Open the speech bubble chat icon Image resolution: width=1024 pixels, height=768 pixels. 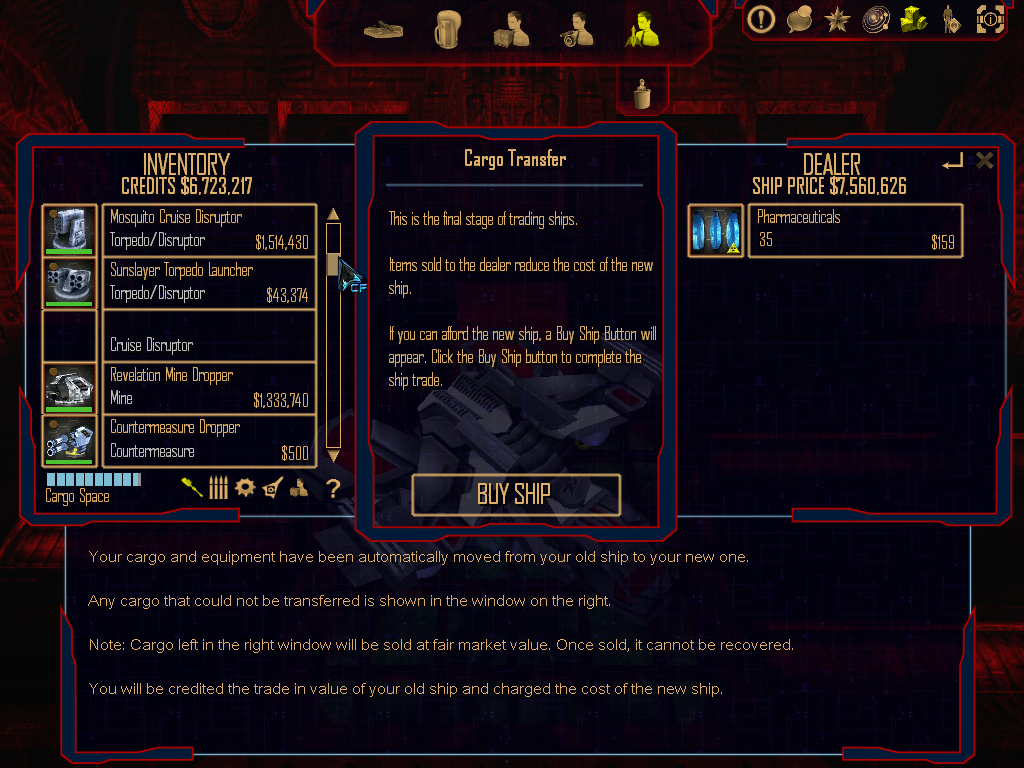point(799,19)
